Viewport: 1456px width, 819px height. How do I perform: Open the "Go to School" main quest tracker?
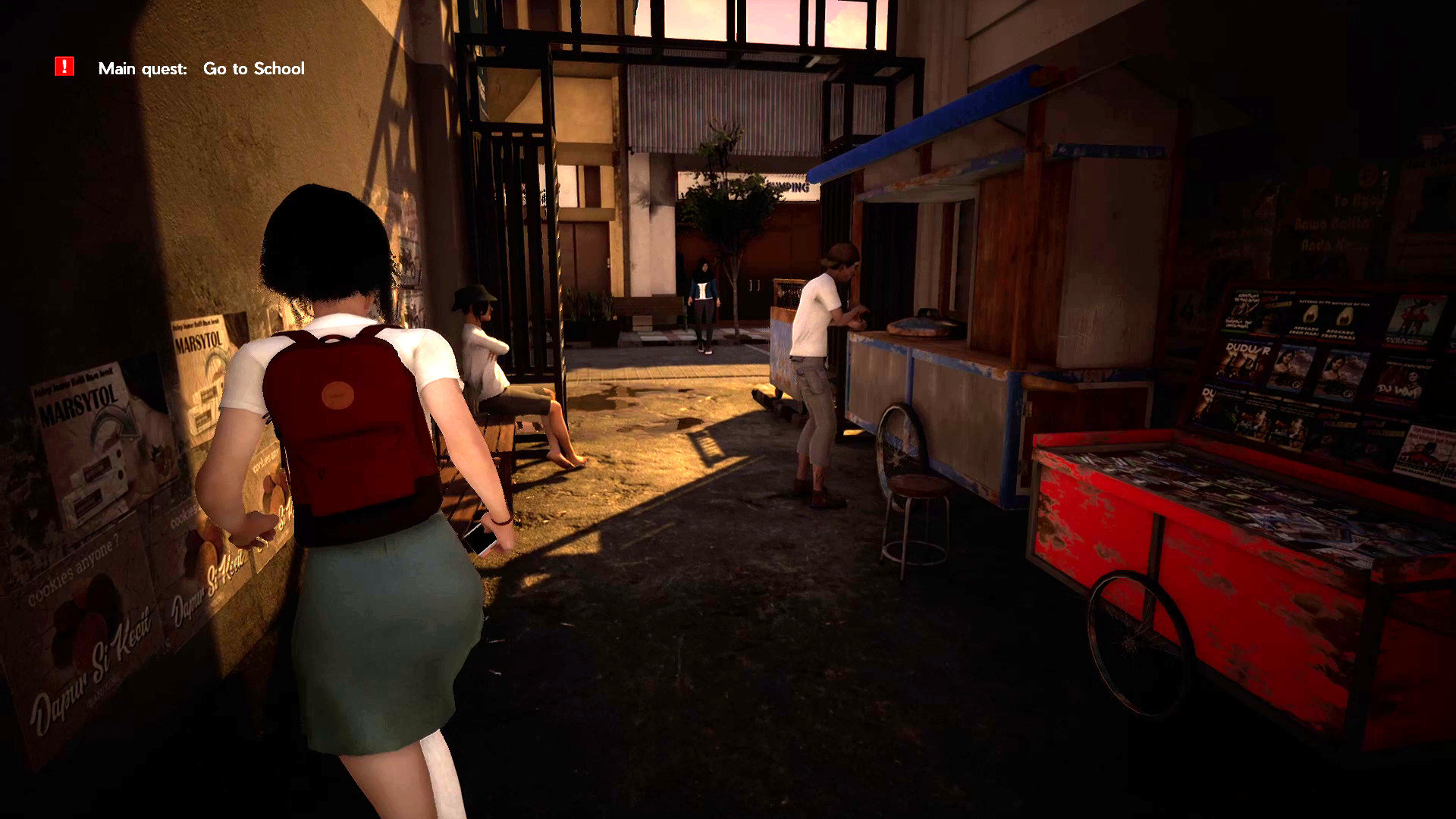coord(253,68)
